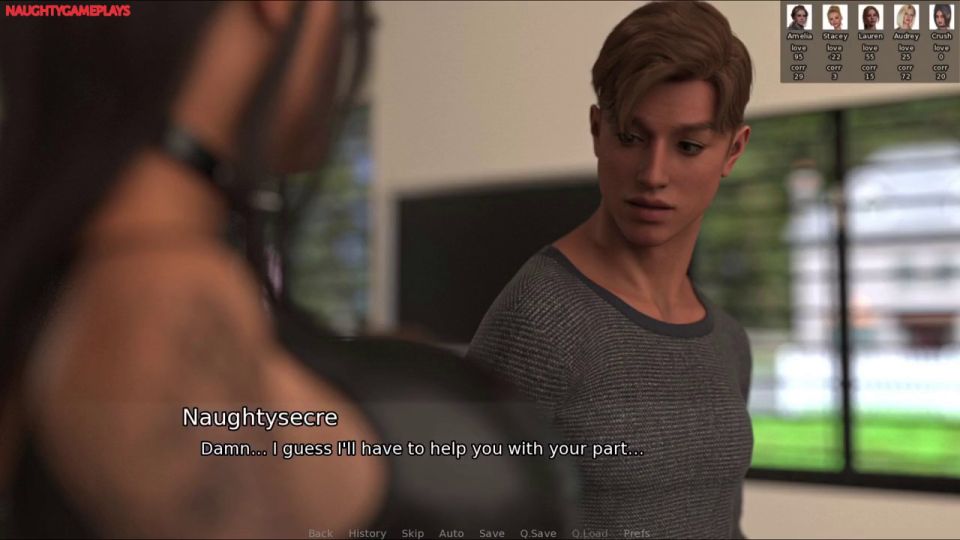Open the Prefs menu
The height and width of the screenshot is (540, 960).
click(636, 533)
